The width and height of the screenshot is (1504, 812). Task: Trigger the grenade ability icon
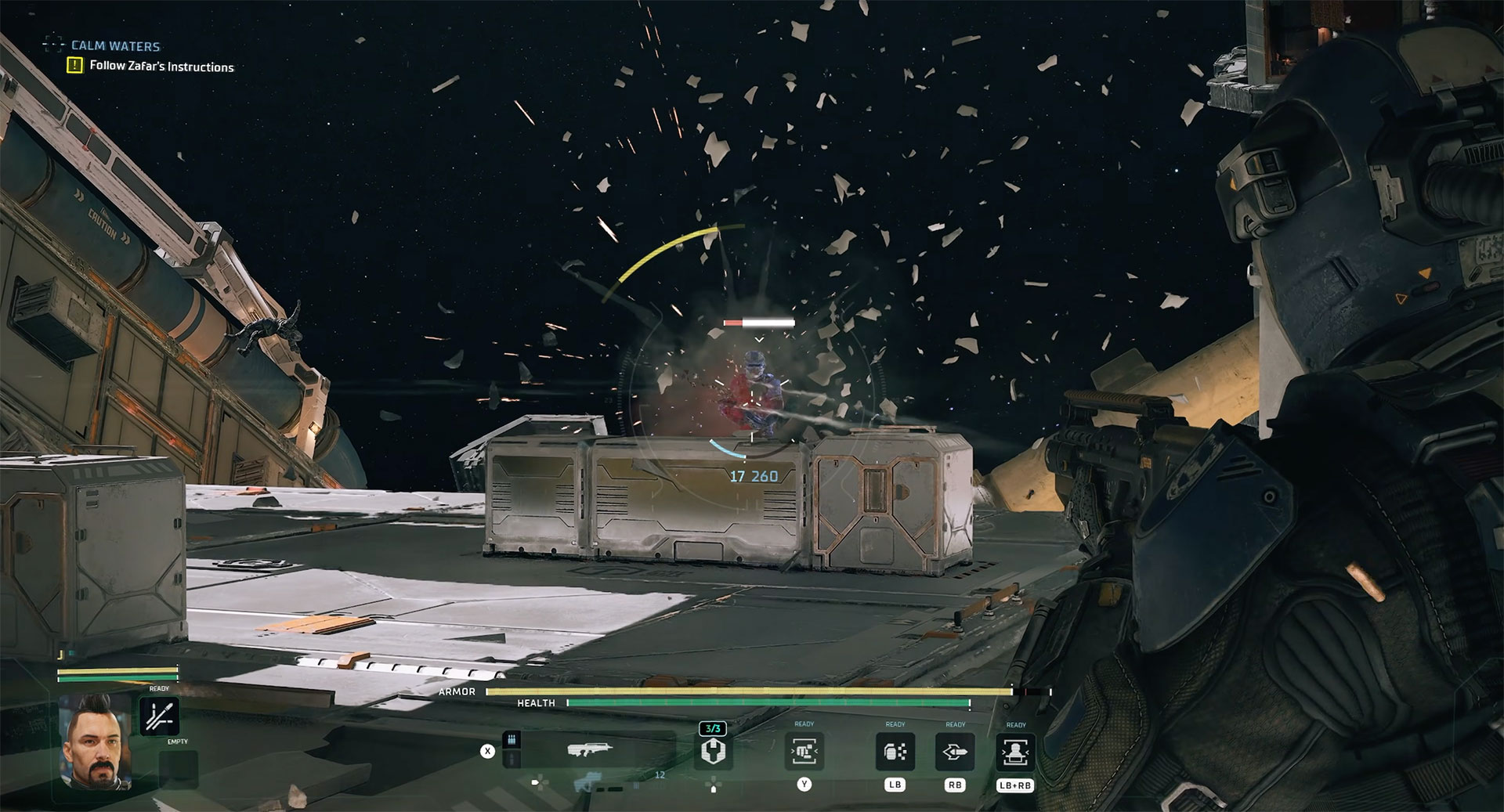[895, 752]
